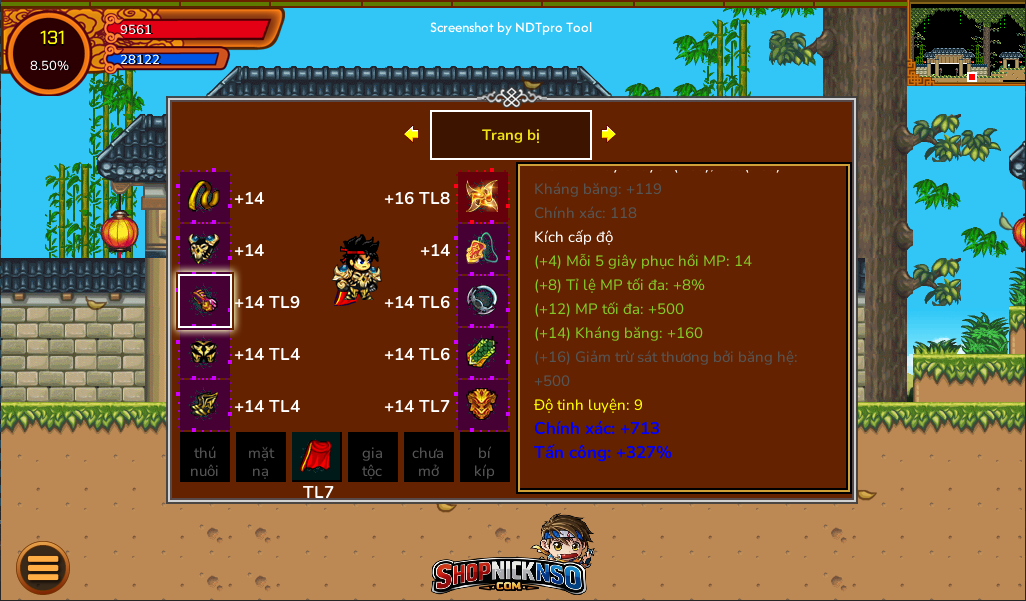Select the silver ring equipment slot
The width and height of the screenshot is (1026, 601).
click(x=483, y=301)
